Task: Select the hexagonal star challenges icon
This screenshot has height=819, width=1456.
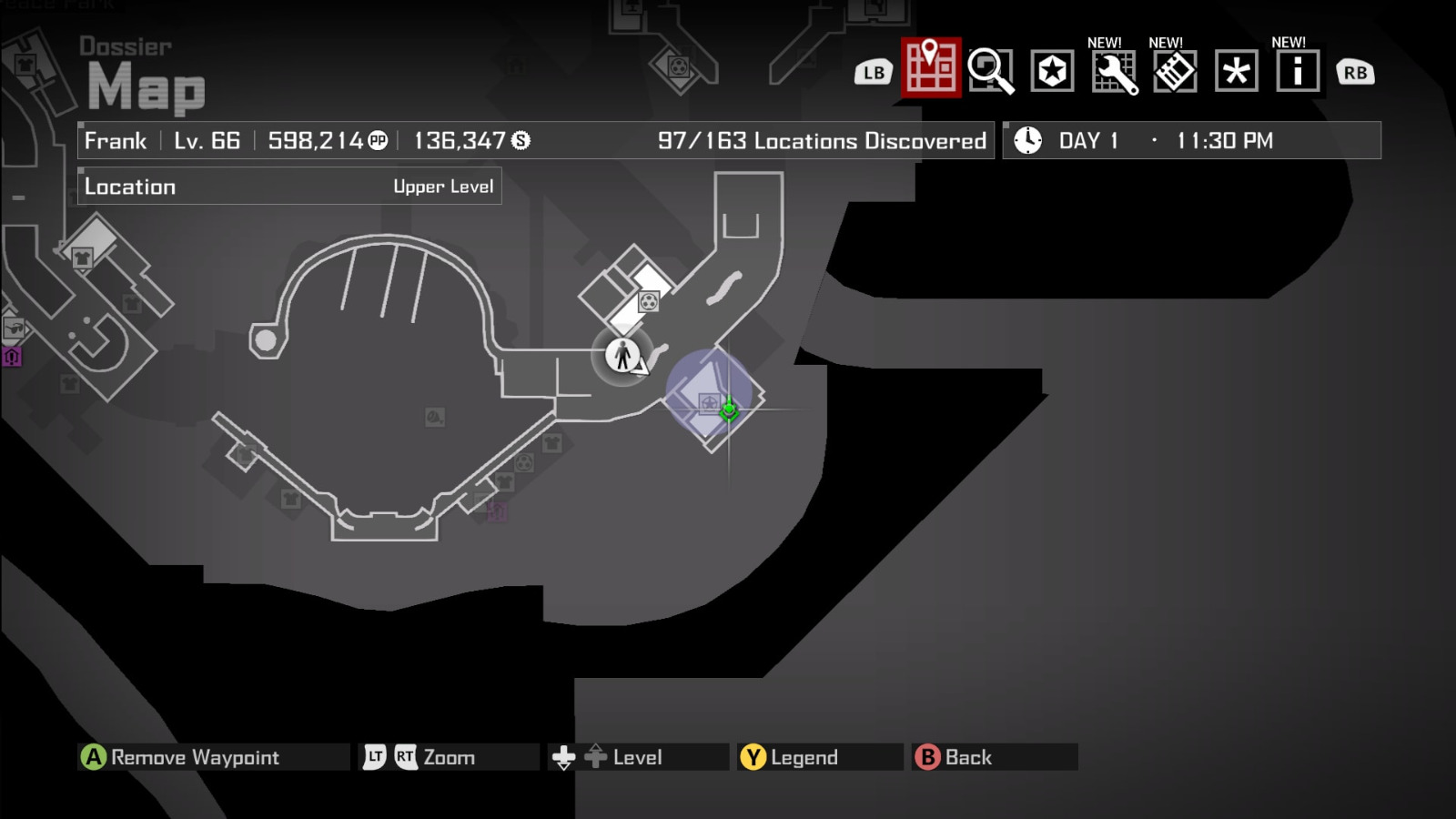Action: pyautogui.click(x=1053, y=70)
